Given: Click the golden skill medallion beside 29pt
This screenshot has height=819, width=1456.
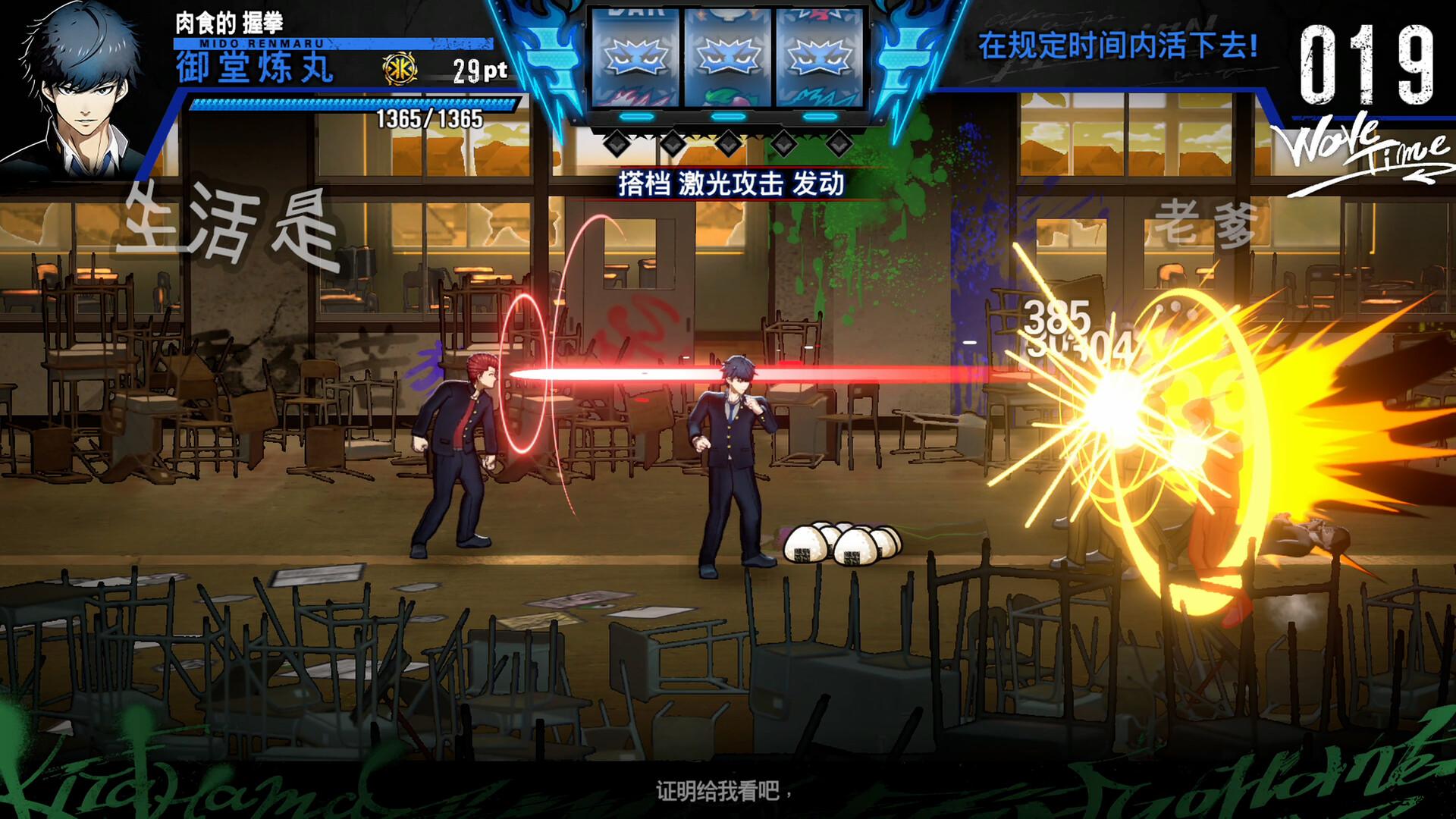Looking at the screenshot, I should pos(402,67).
